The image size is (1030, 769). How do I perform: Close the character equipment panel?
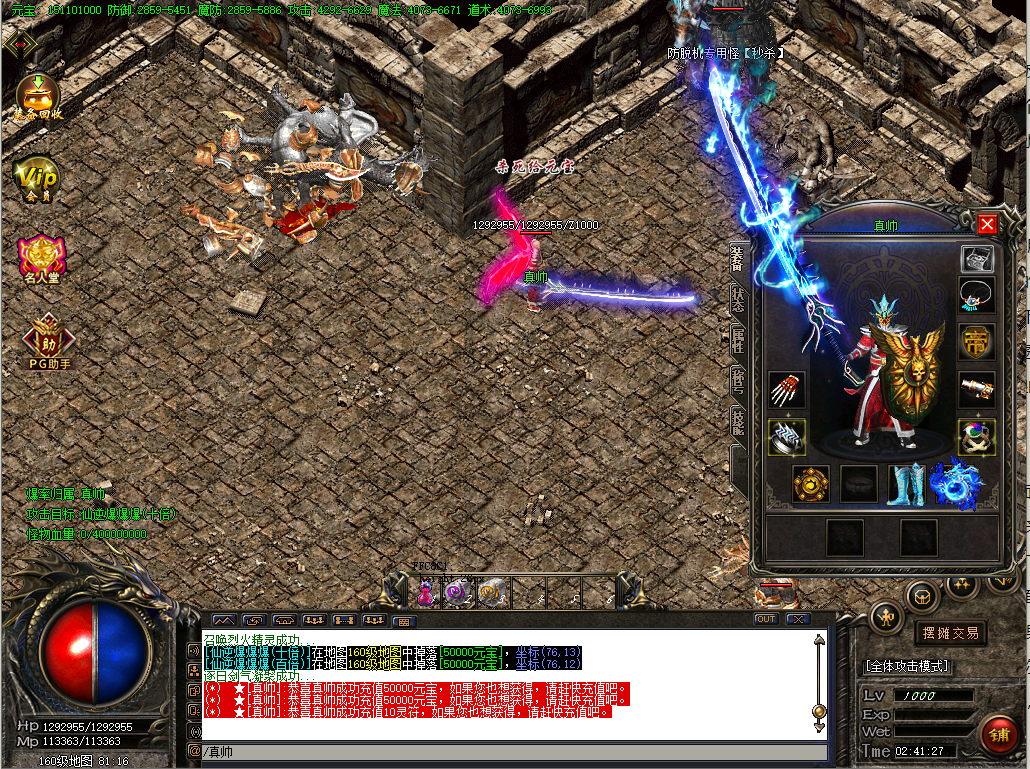(987, 224)
